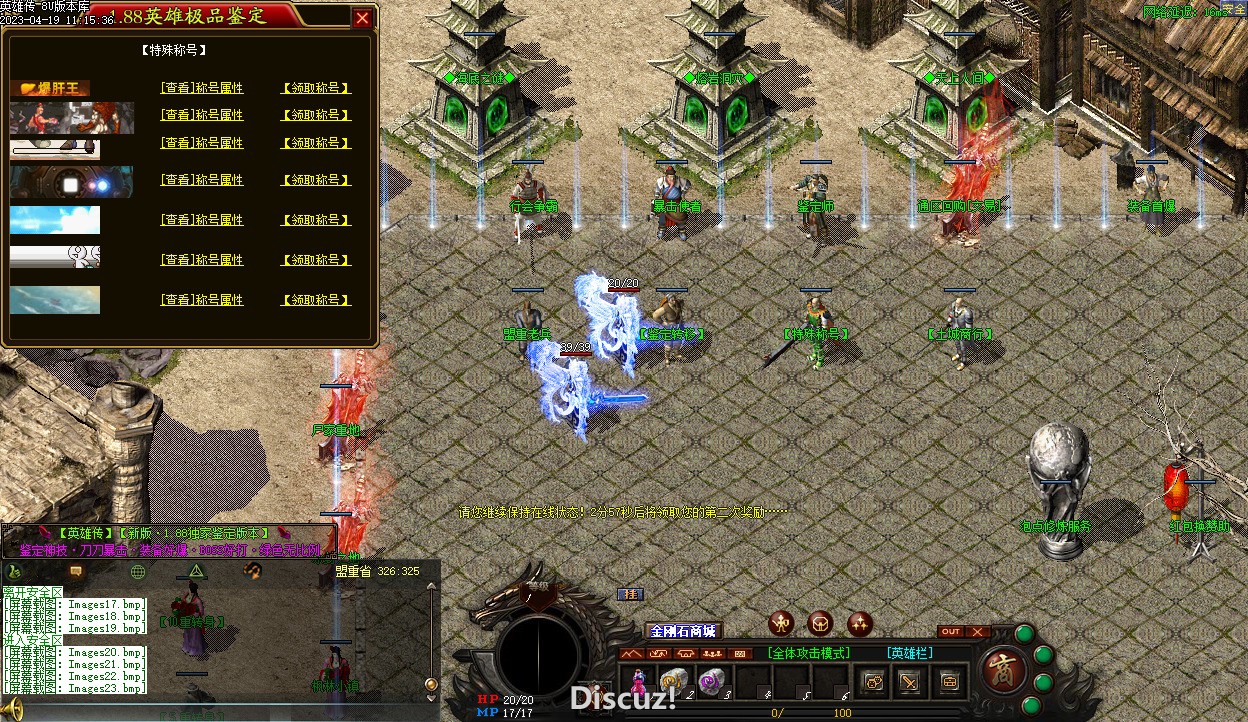Toggle the 全体攻击模式 attack mode
Viewport: 1248px width, 722px height.
coord(809,653)
